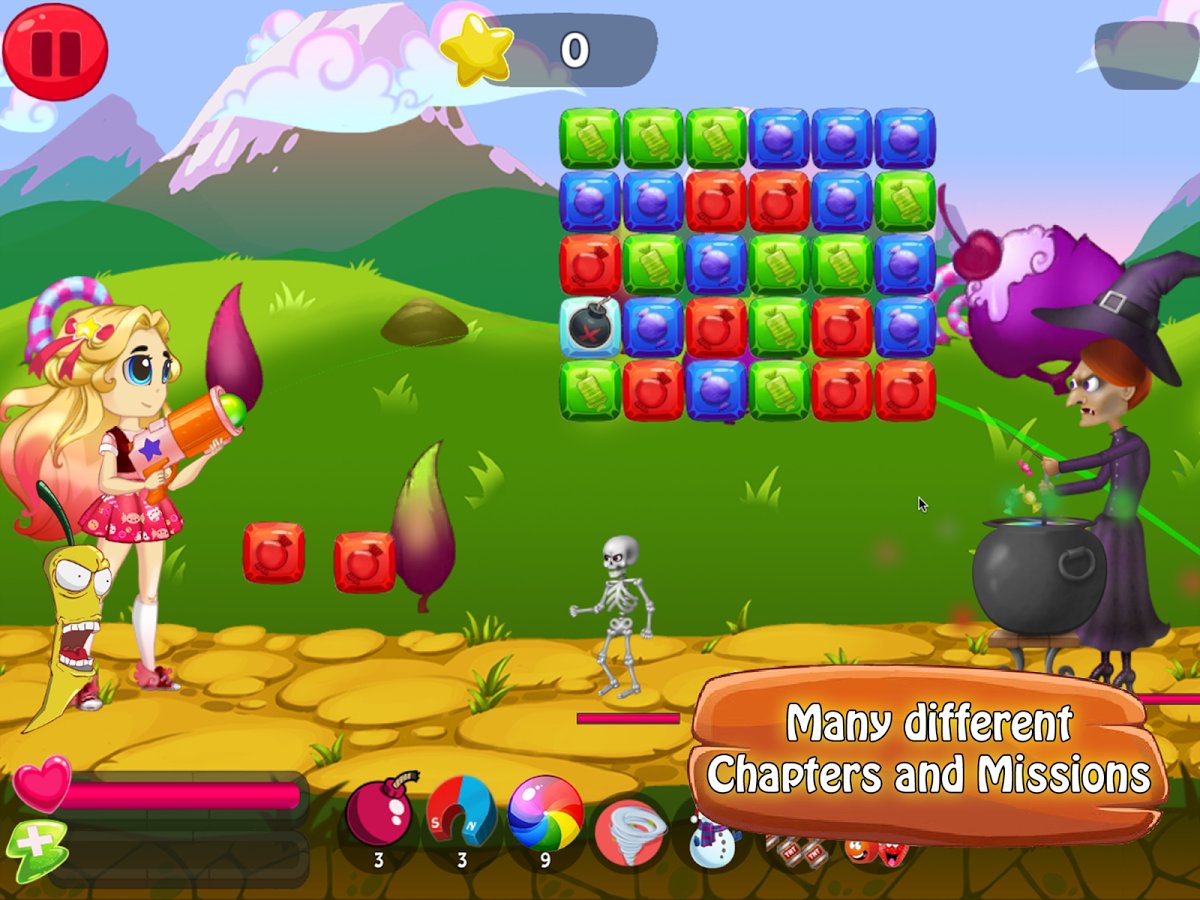Pause the game with the red button
The width and height of the screenshot is (1200, 900).
pos(54,50)
